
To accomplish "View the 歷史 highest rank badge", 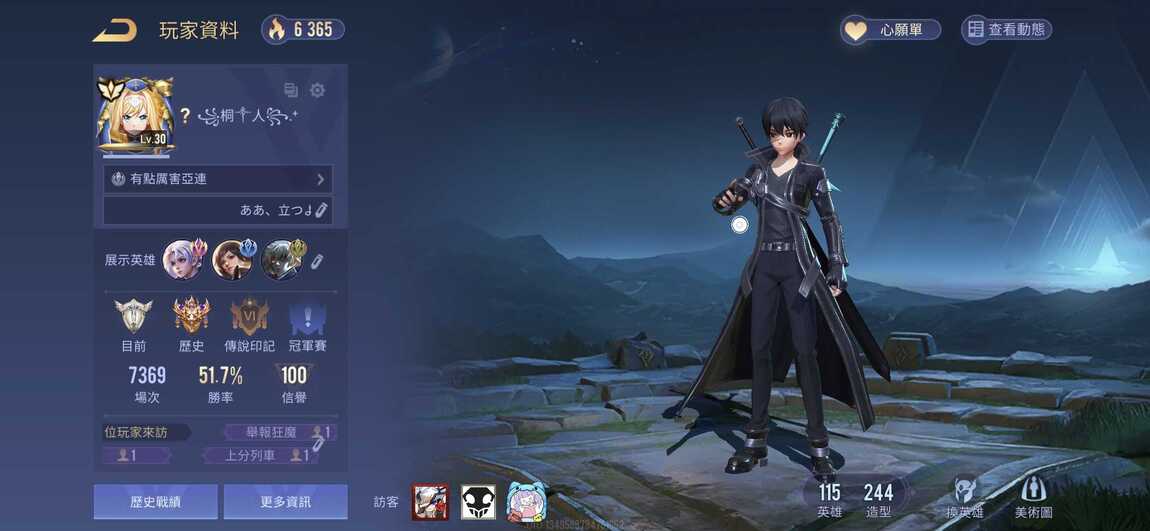I will tap(191, 318).
